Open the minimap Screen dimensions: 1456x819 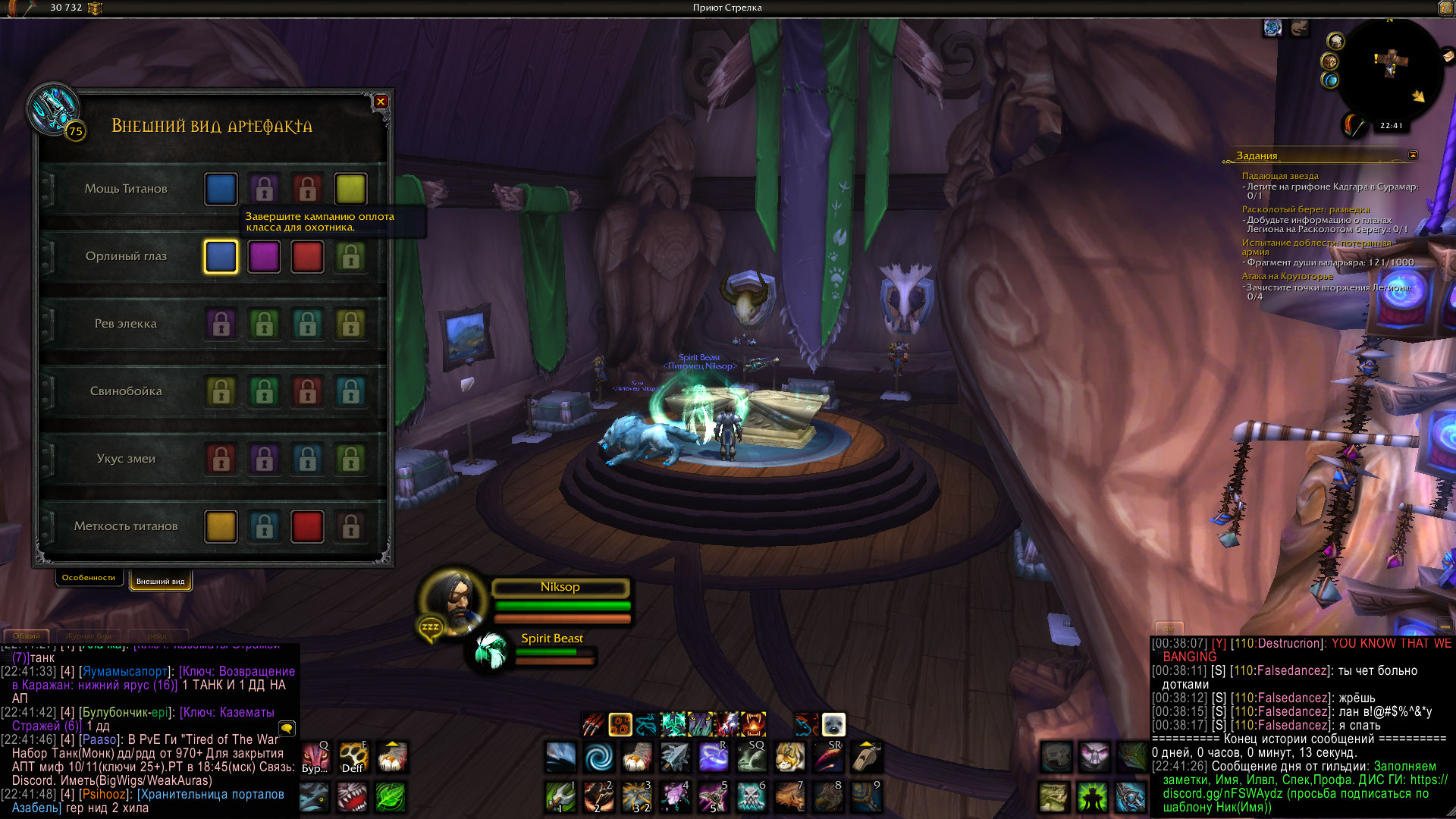pos(1390,68)
